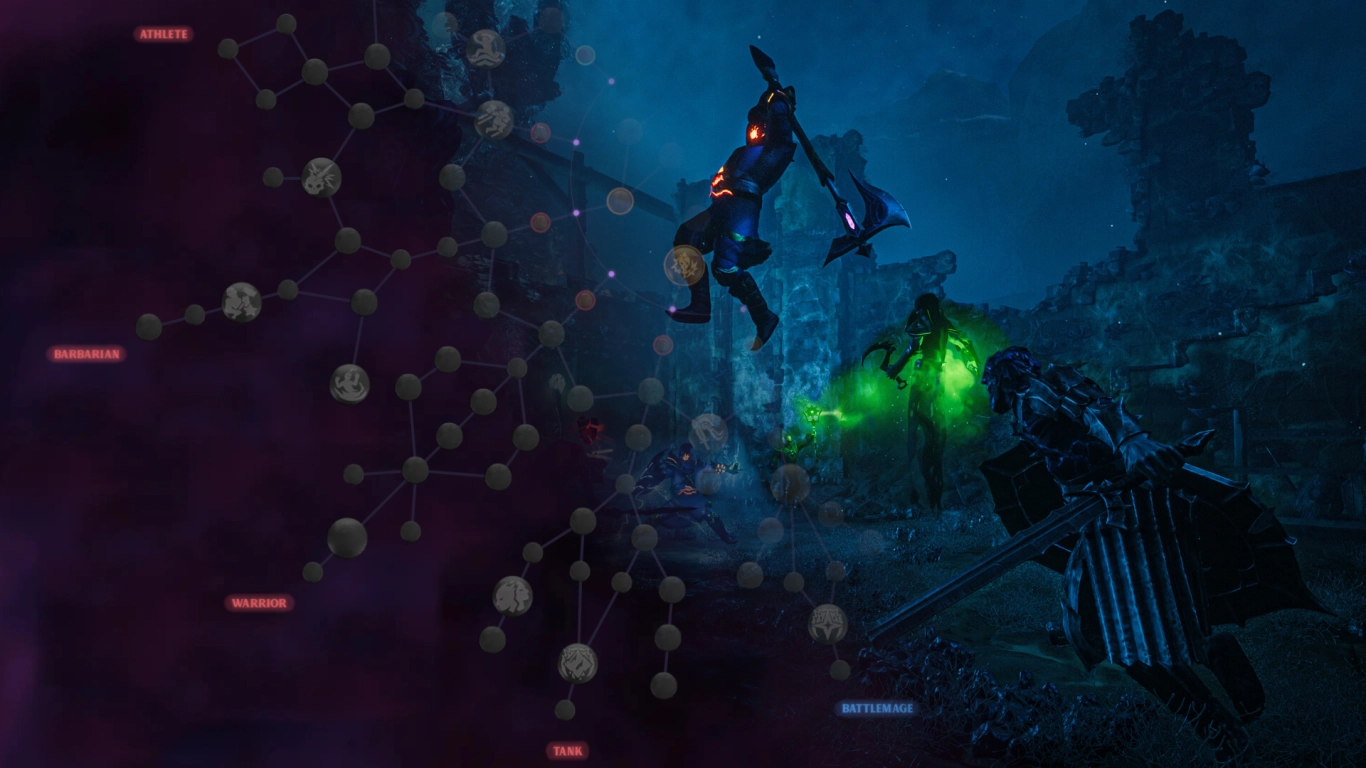Image resolution: width=1366 pixels, height=768 pixels.
Task: Activate the shield skill node above TANK
Action: click(x=577, y=662)
